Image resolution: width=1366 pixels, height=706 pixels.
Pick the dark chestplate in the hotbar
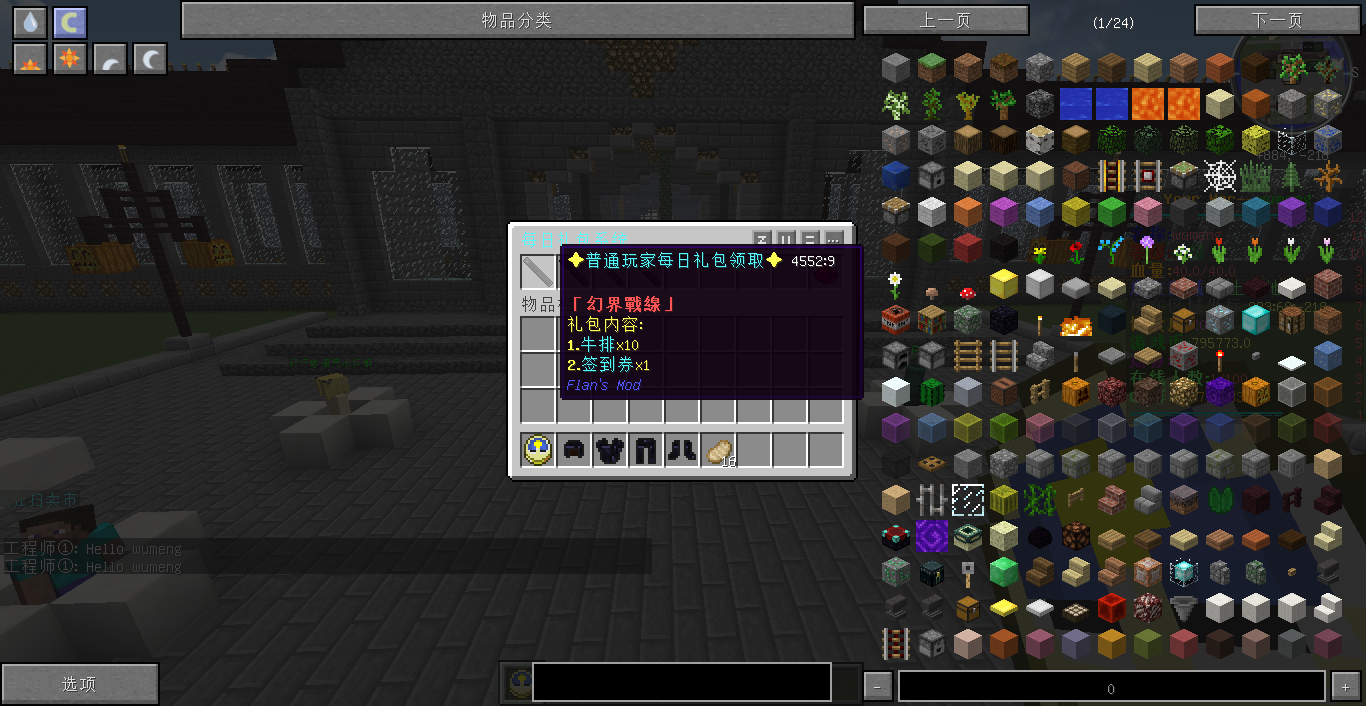click(x=610, y=451)
